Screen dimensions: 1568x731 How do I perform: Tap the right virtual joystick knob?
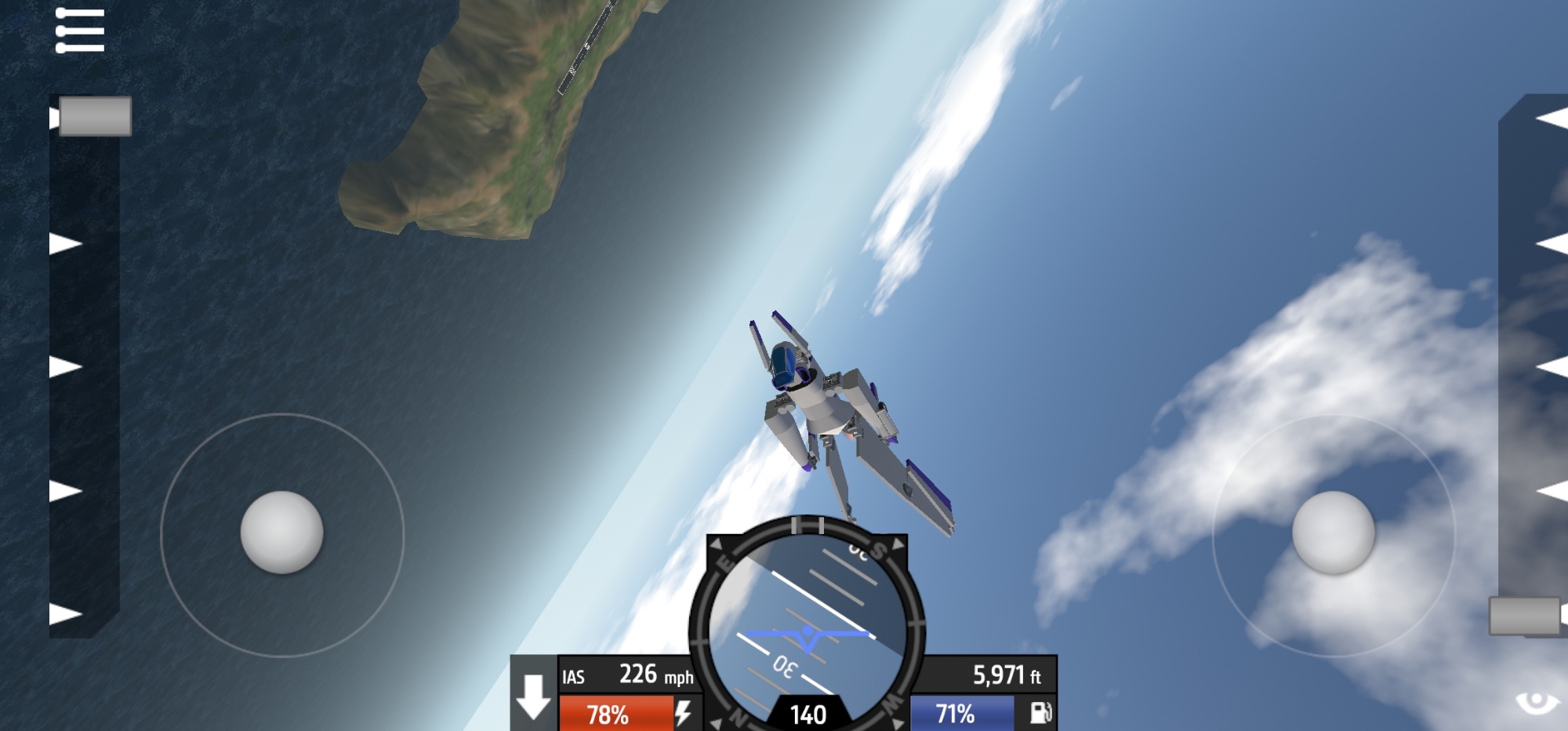[1333, 533]
